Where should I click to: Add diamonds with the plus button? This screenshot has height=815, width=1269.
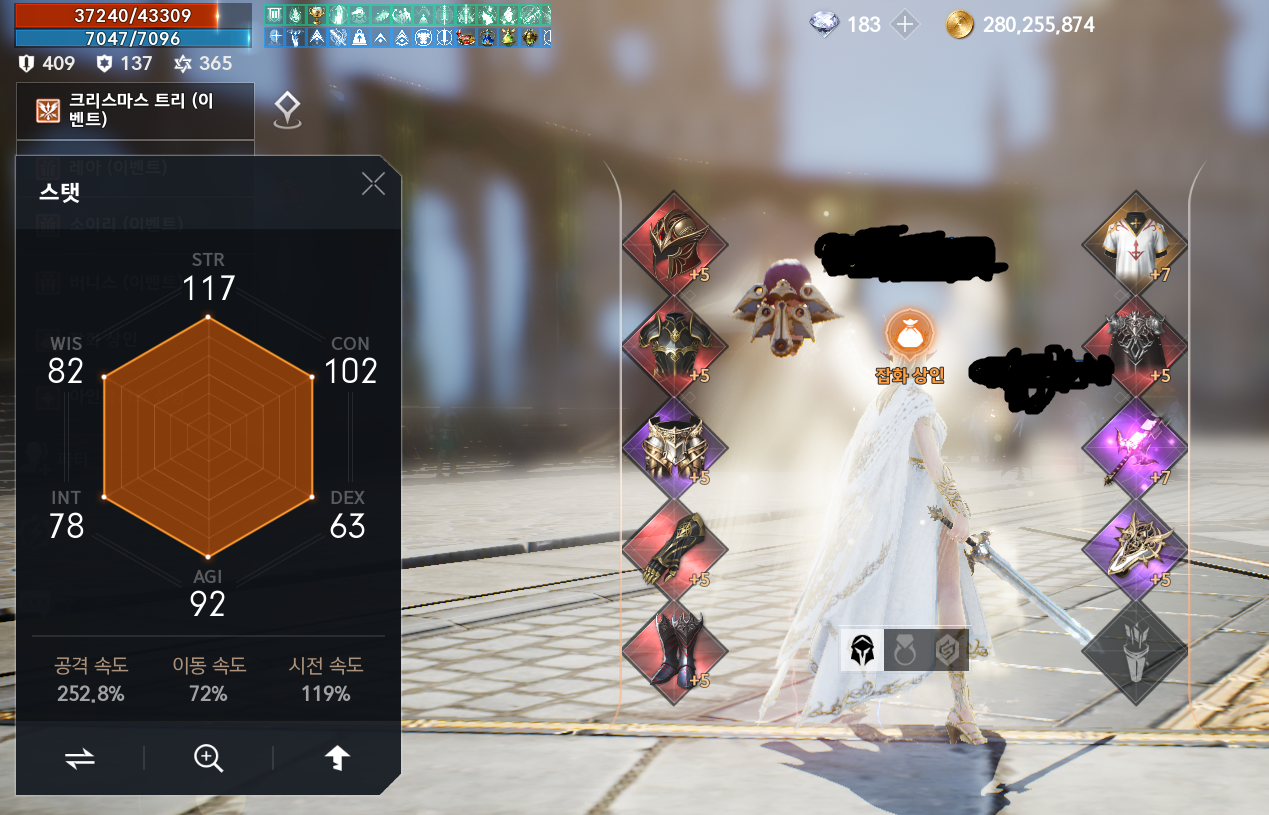(905, 25)
